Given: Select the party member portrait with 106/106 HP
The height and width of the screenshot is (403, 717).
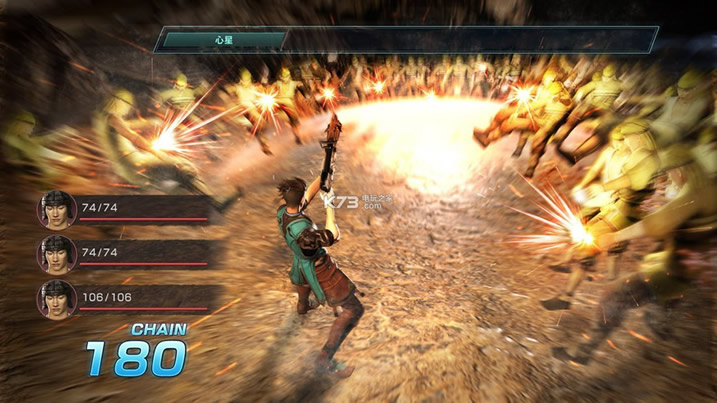Looking at the screenshot, I should 56,298.
